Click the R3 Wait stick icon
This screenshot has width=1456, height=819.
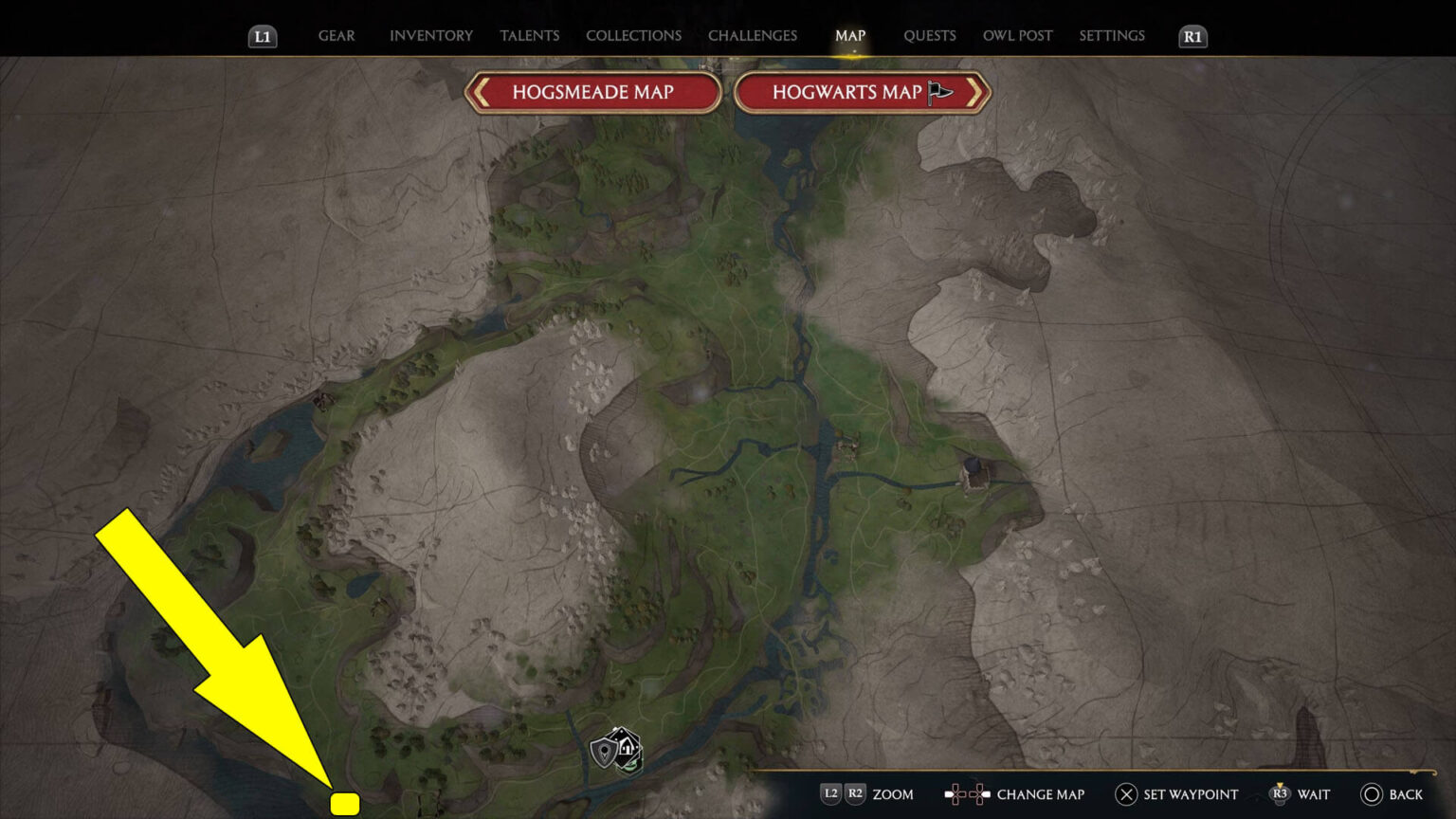point(1282,794)
